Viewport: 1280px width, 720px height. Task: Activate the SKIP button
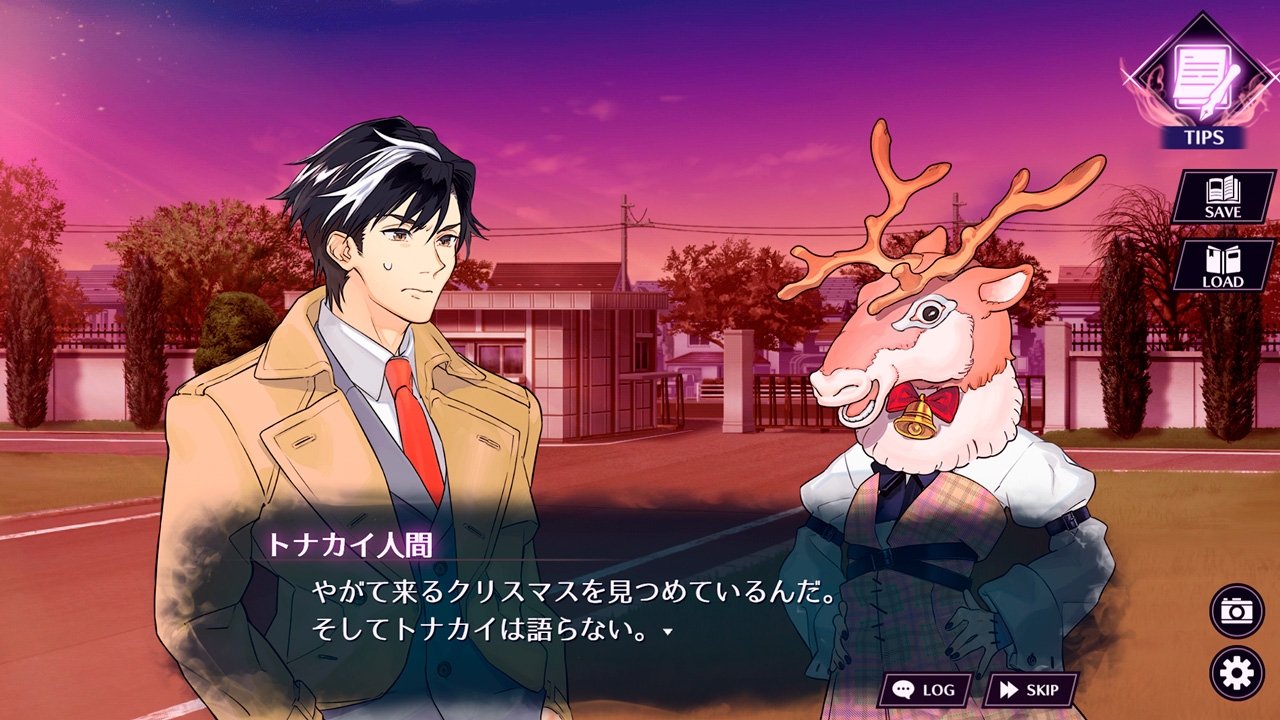(1030, 690)
